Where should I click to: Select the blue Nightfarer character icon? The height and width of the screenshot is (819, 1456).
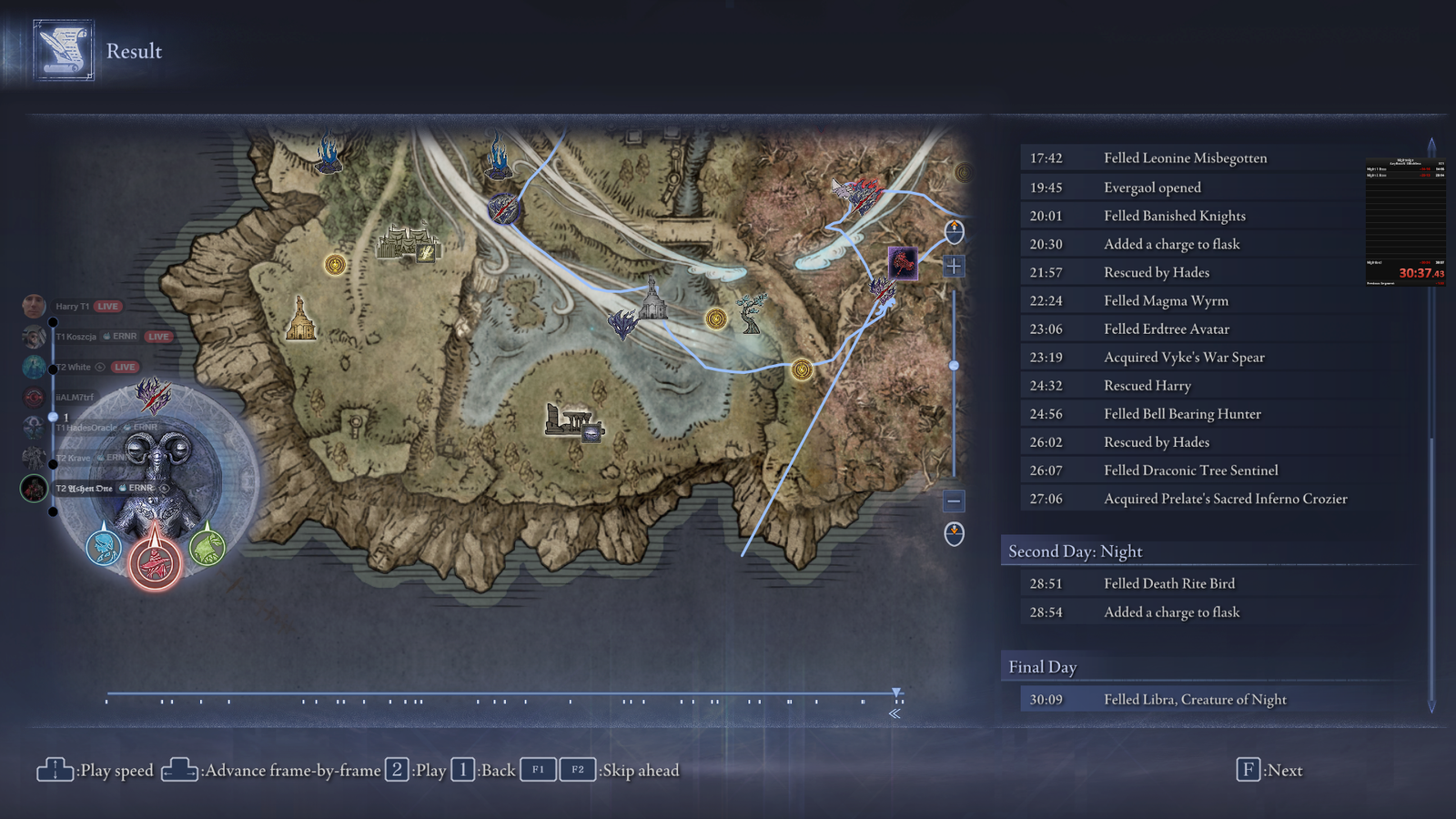click(x=104, y=547)
